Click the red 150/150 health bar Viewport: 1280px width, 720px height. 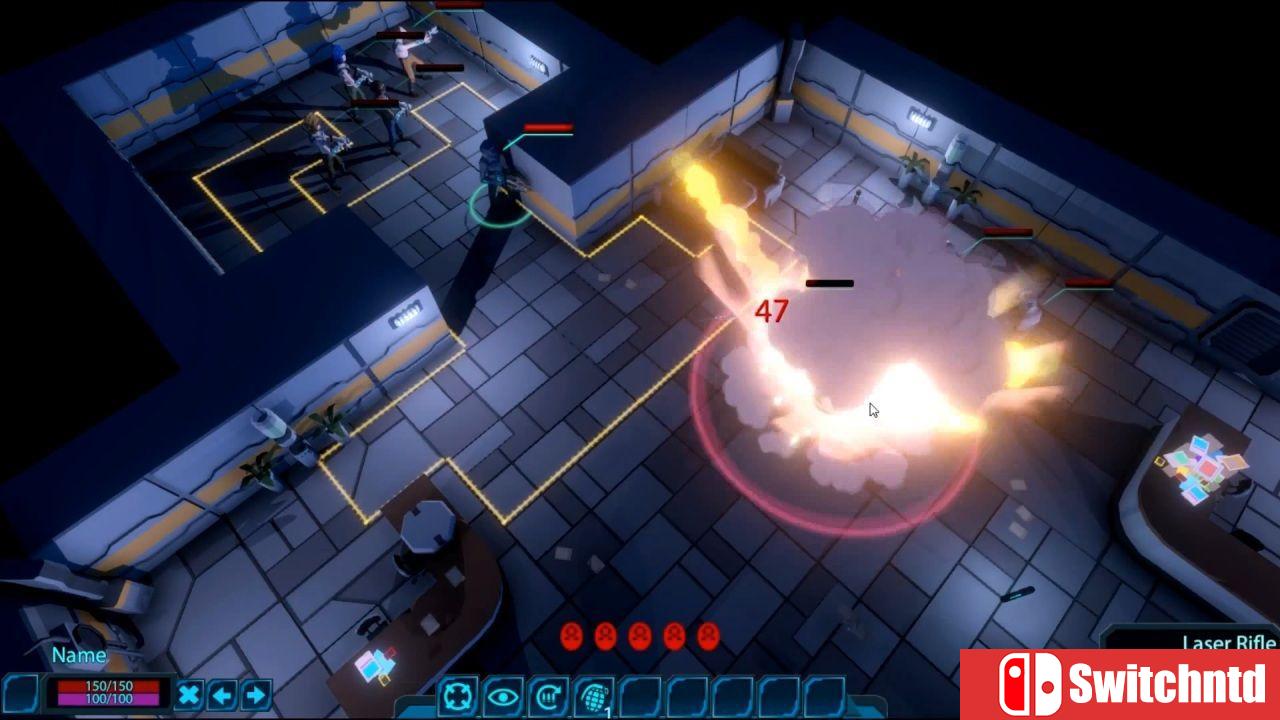tap(108, 684)
